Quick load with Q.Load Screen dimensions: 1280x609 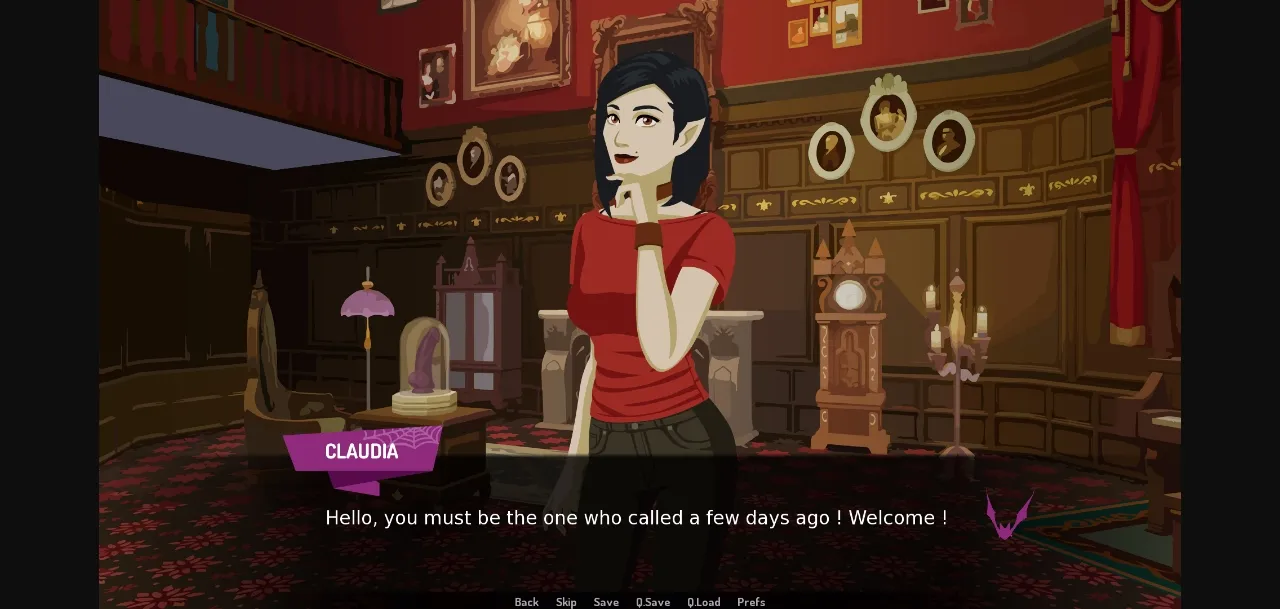(703, 602)
